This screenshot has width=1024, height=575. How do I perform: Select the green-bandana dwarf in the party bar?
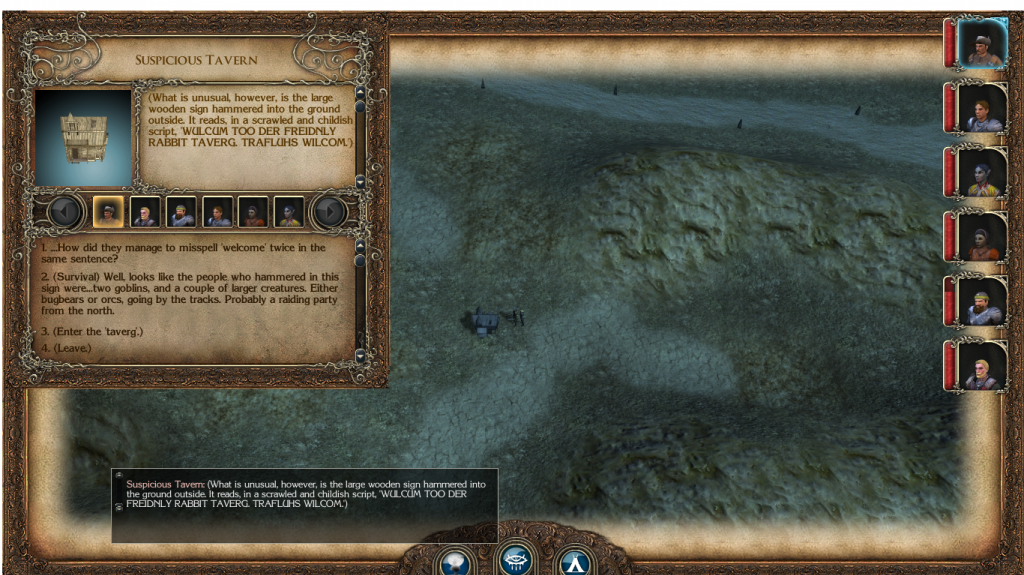[980, 301]
